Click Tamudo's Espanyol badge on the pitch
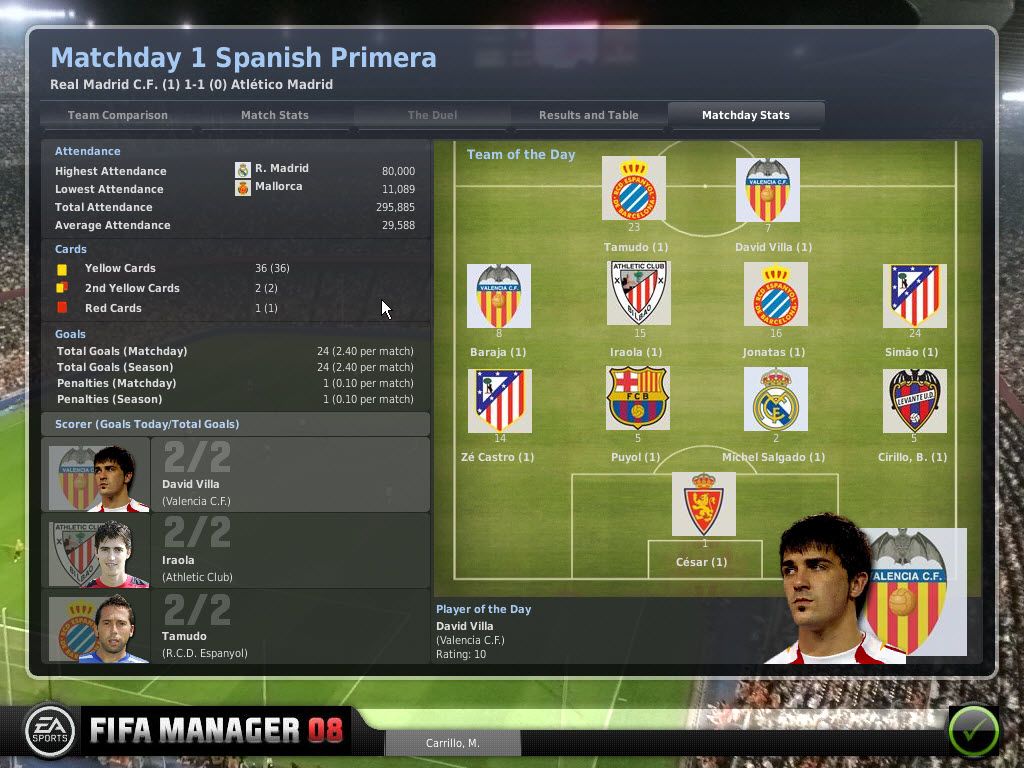The image size is (1024, 768). coord(634,190)
